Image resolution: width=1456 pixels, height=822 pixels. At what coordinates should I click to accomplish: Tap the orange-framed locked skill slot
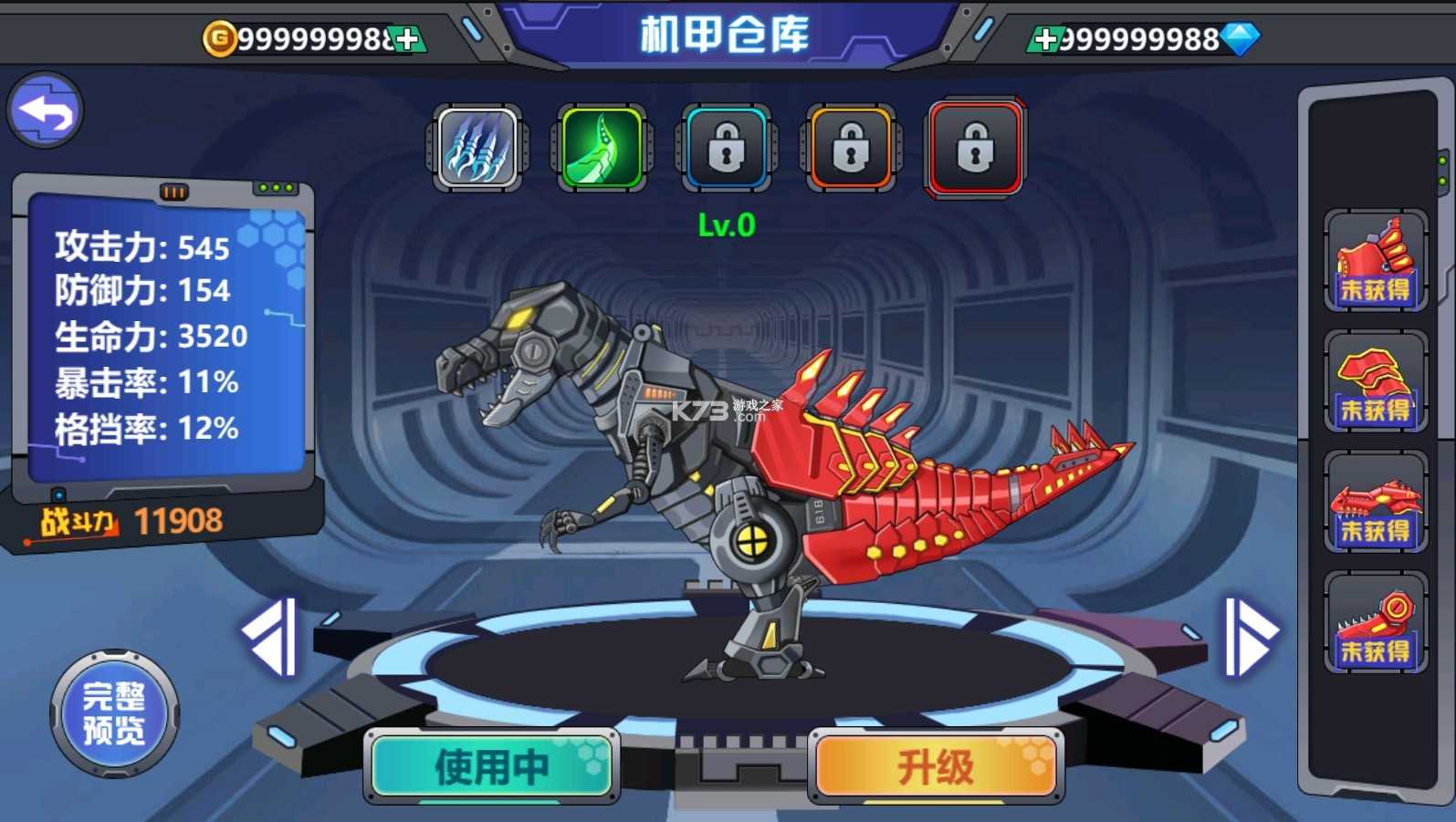click(851, 148)
